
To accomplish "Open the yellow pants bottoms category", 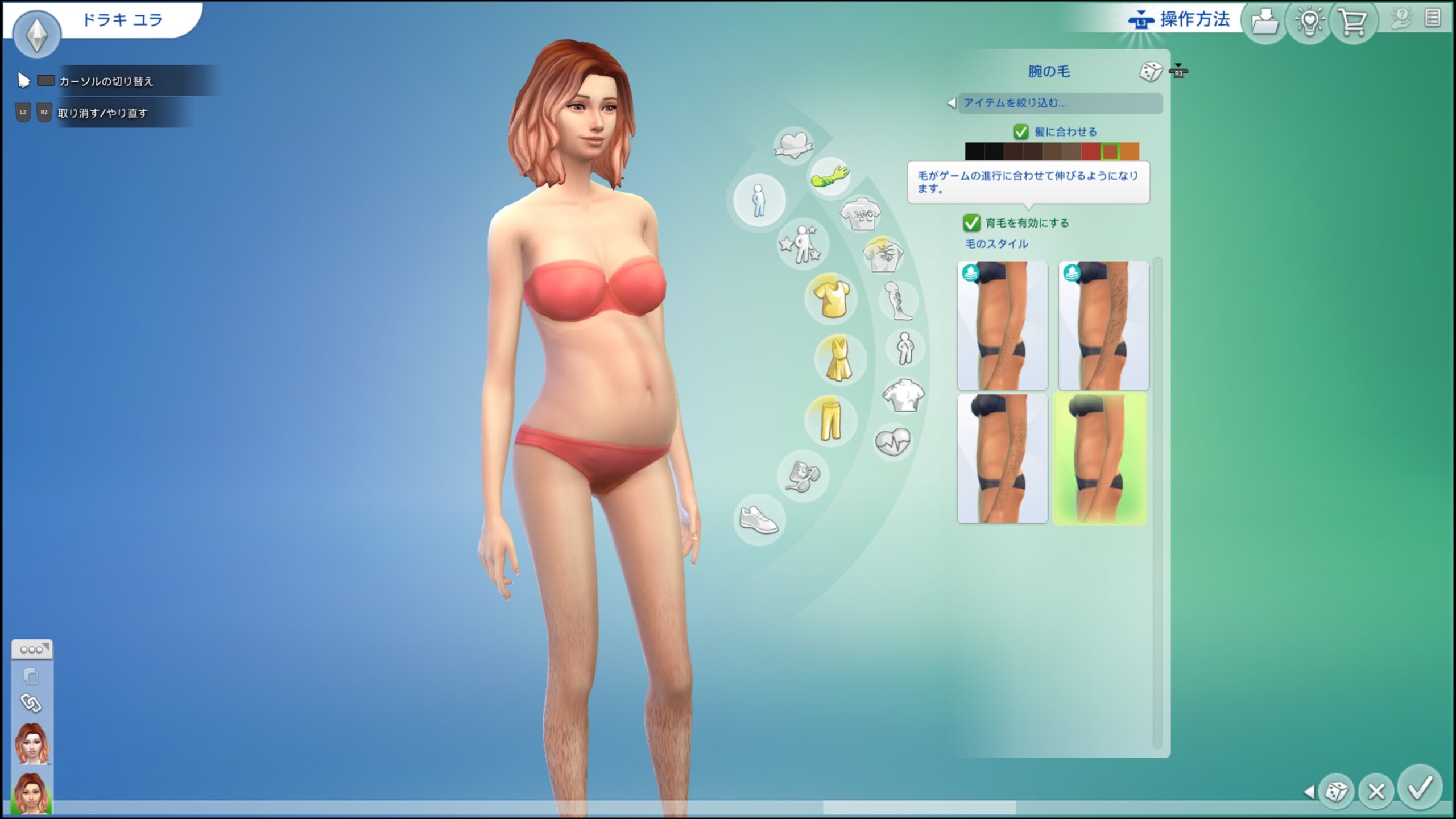I will 830,420.
